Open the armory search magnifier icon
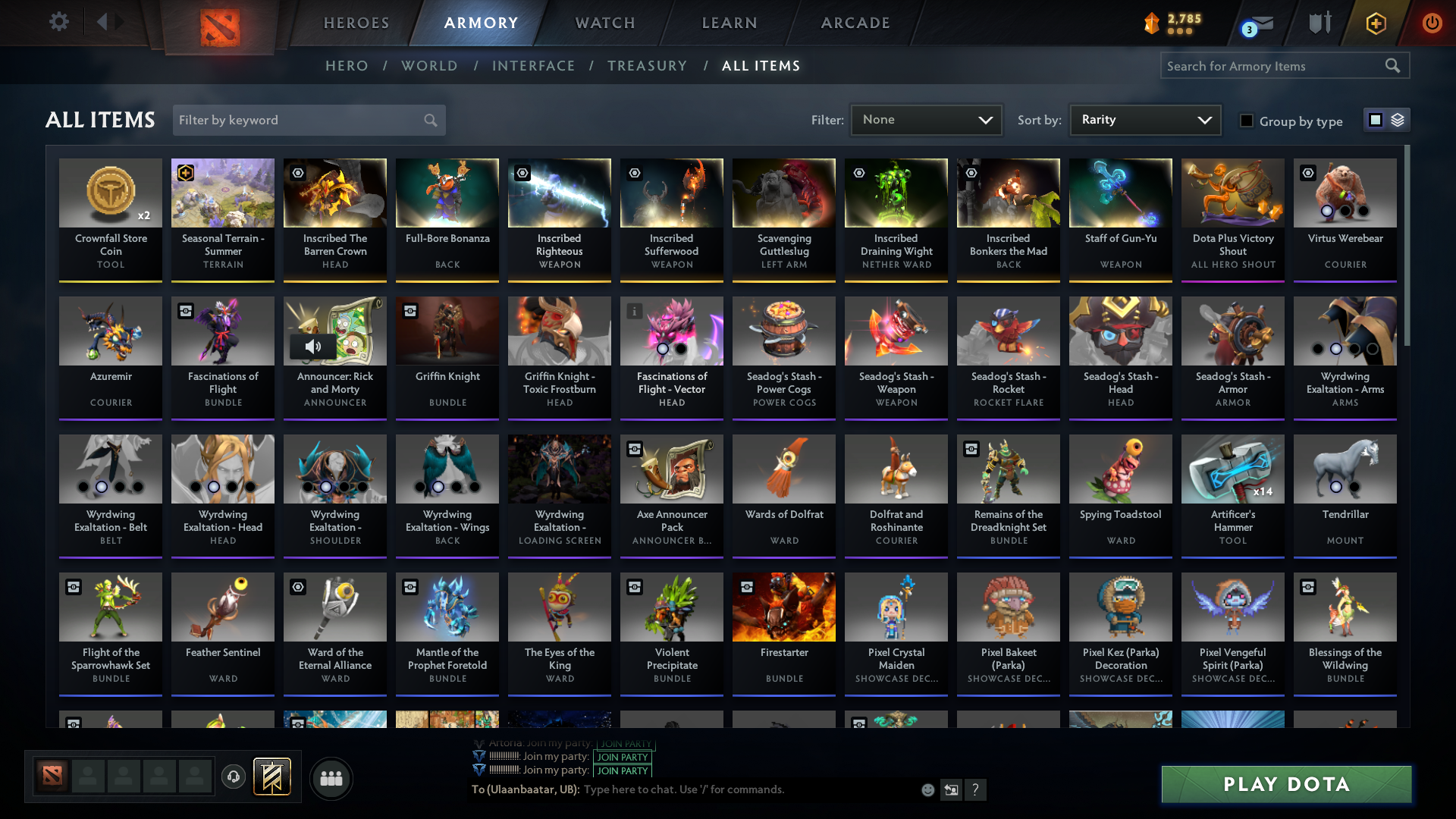 click(1393, 66)
